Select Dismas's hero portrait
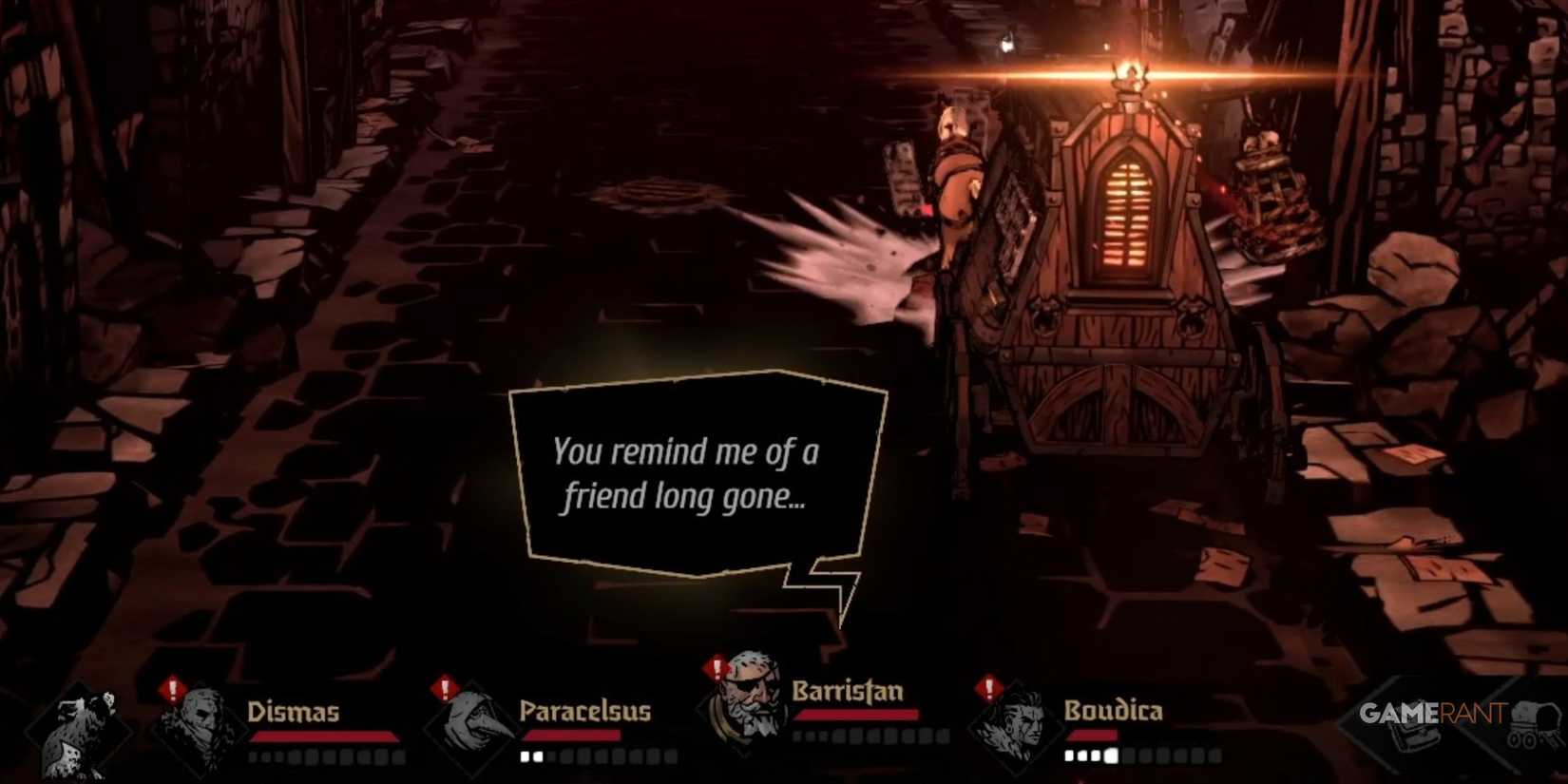1568x784 pixels. click(x=204, y=727)
